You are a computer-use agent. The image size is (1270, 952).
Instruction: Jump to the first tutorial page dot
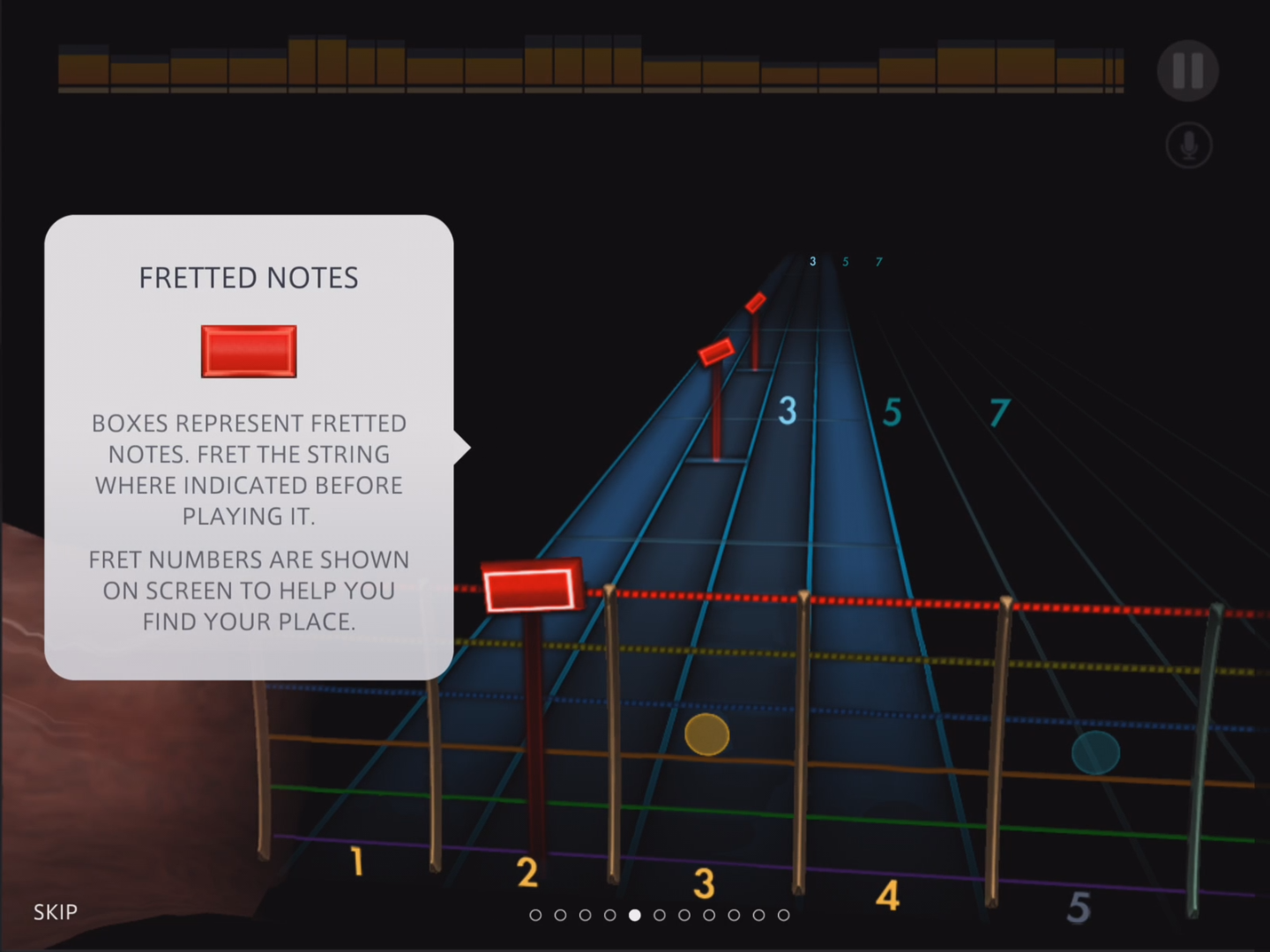click(x=535, y=915)
